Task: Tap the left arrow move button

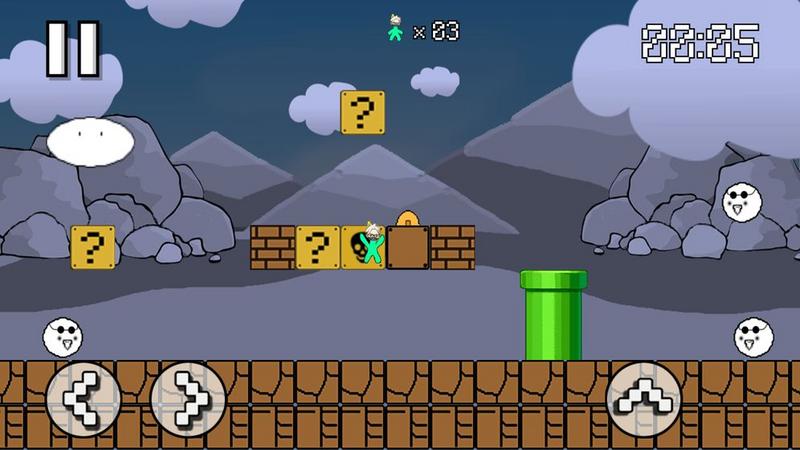Action: tap(83, 398)
